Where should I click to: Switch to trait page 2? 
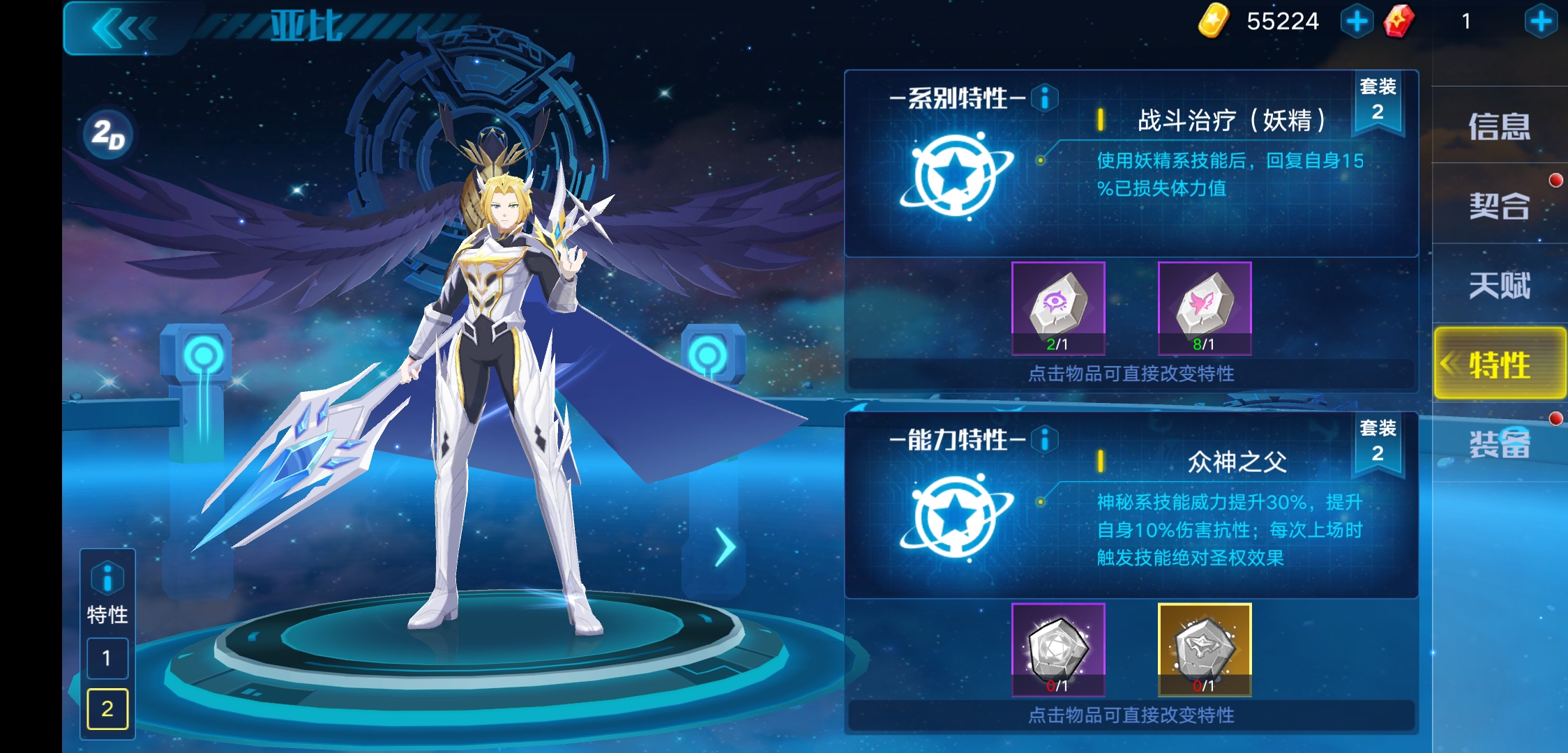pos(108,710)
